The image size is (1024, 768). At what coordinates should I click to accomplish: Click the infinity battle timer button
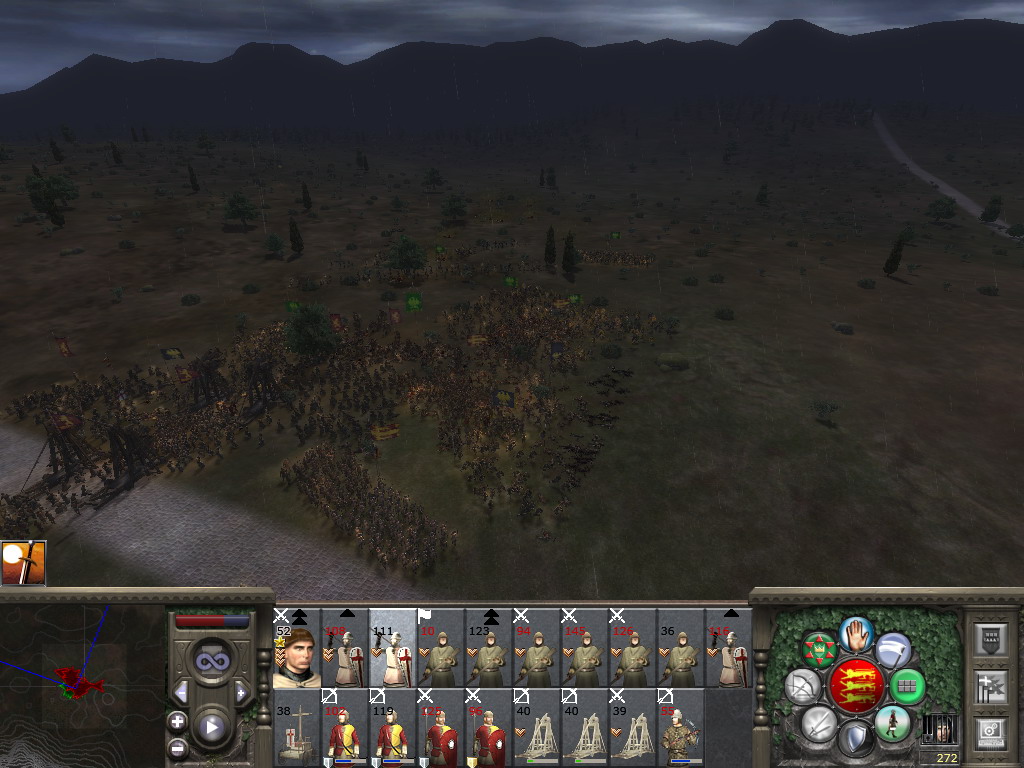pyautogui.click(x=212, y=661)
